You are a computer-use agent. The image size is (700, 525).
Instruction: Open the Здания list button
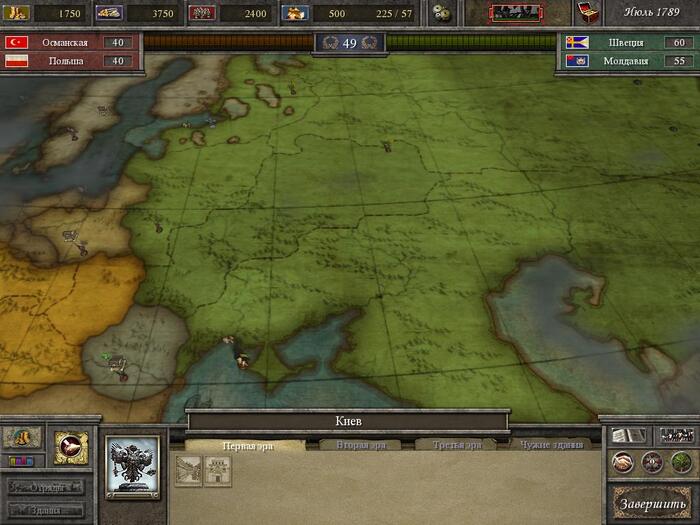coord(46,508)
